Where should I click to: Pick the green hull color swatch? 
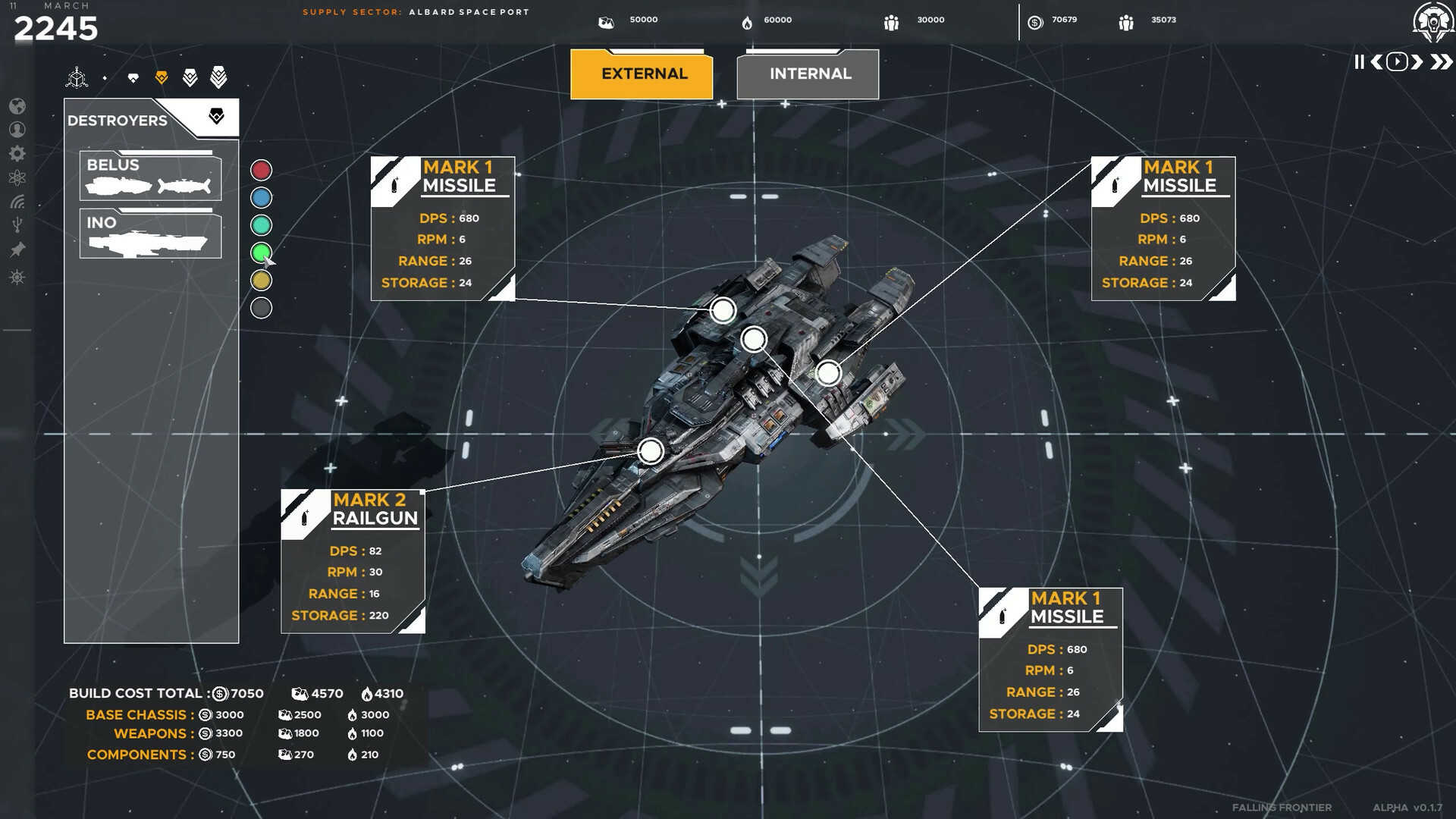click(261, 253)
